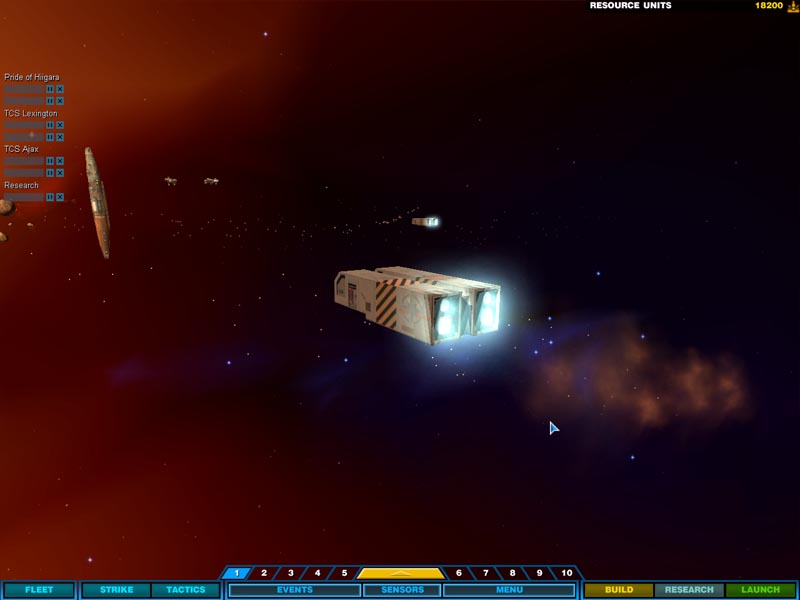Select control group 2 tab
Screen dimensions: 800x600
[264, 573]
